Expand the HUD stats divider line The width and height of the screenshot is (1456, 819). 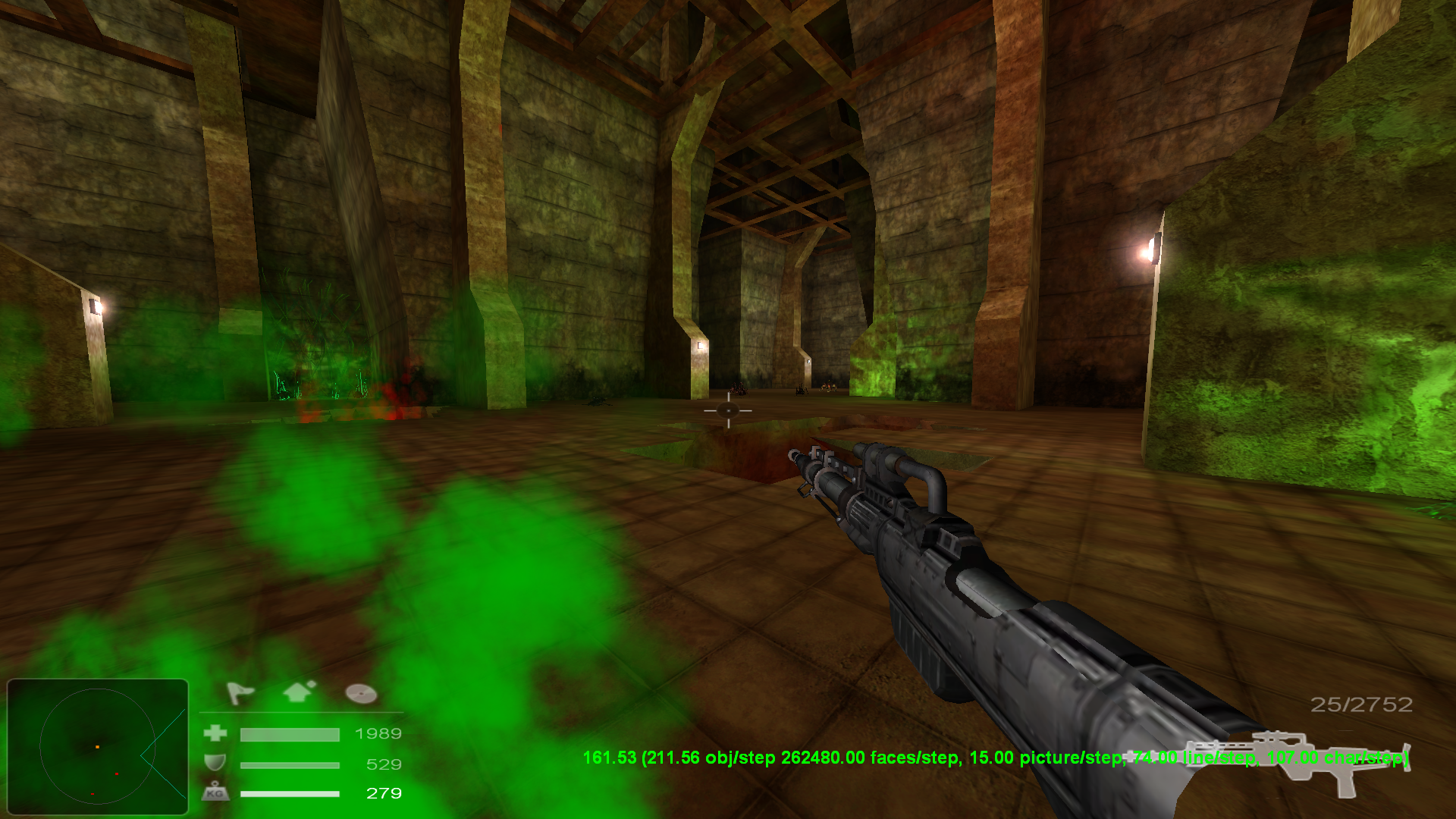click(x=303, y=711)
